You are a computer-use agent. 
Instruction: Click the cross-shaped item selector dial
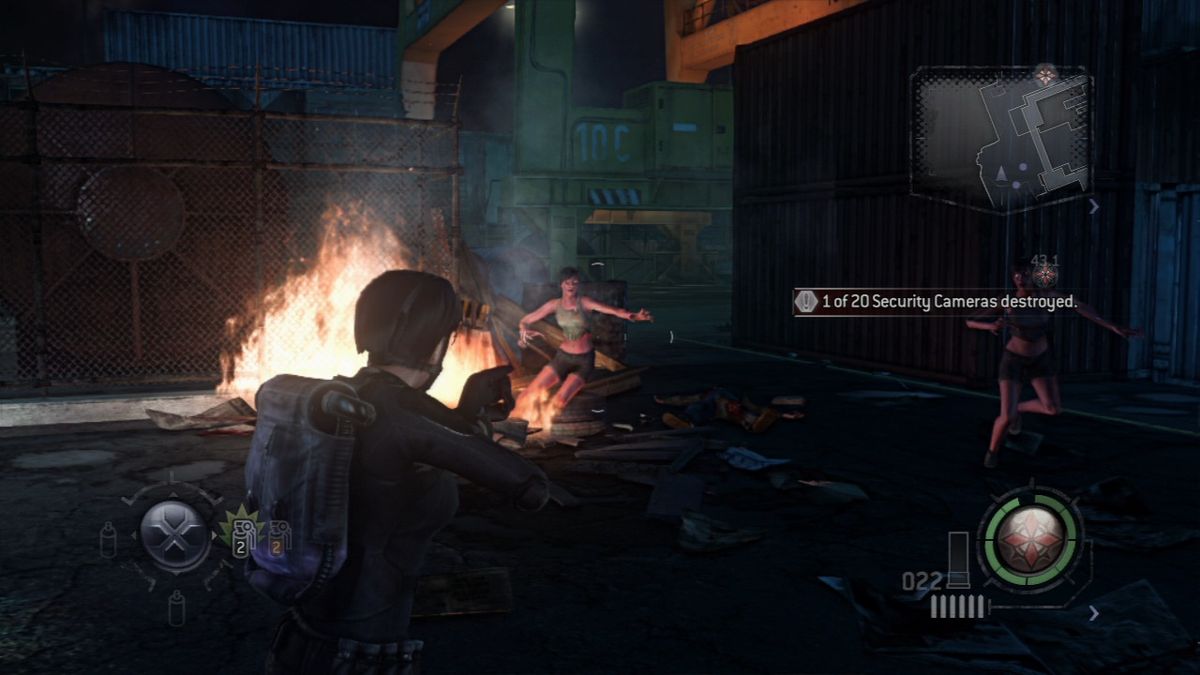[x=174, y=535]
